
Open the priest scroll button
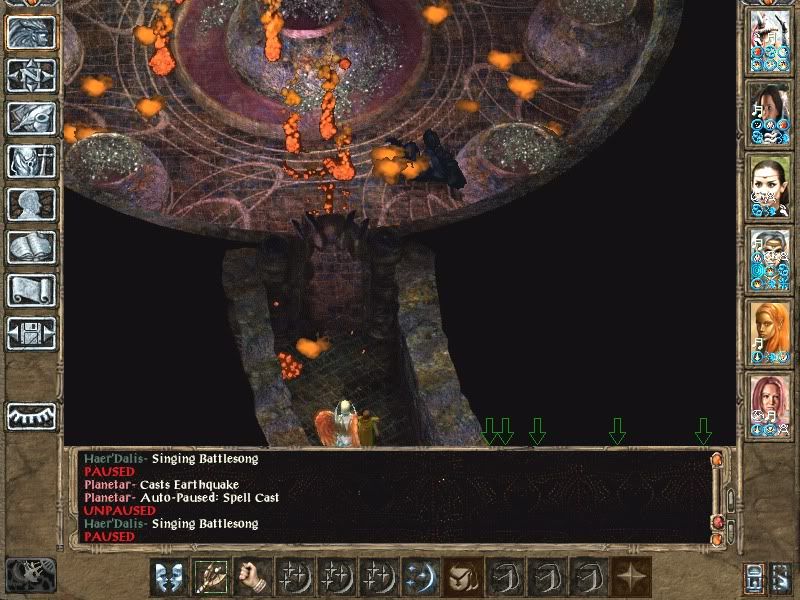31,290
